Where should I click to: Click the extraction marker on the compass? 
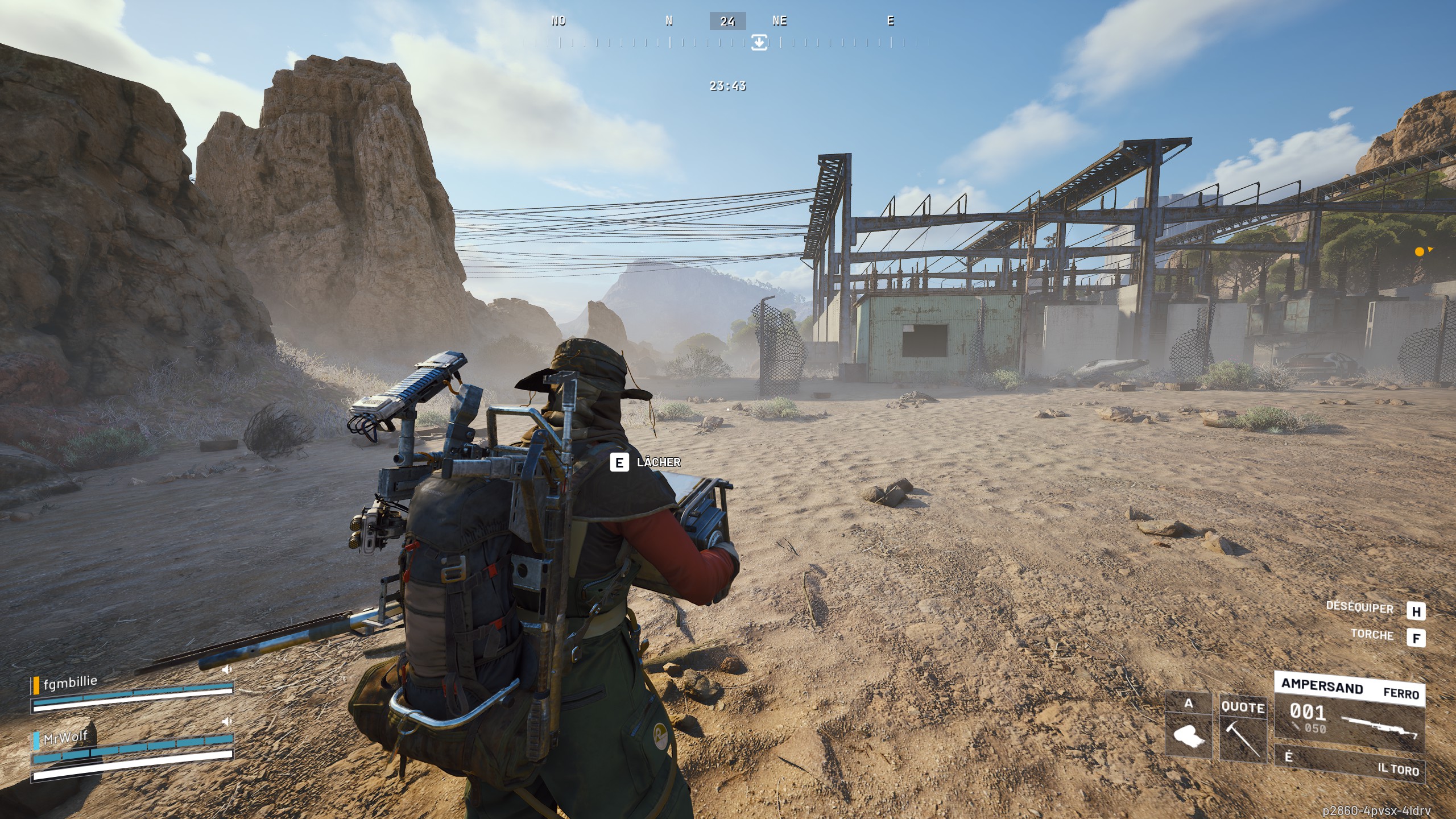point(759,42)
